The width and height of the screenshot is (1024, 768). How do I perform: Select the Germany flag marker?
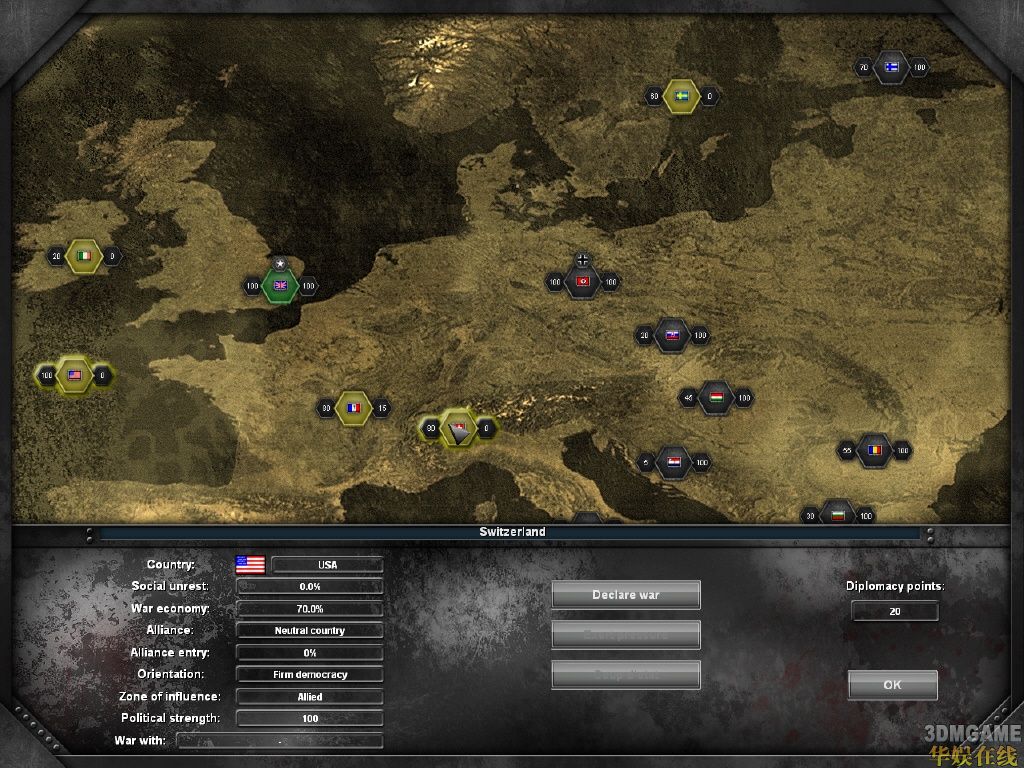583,282
